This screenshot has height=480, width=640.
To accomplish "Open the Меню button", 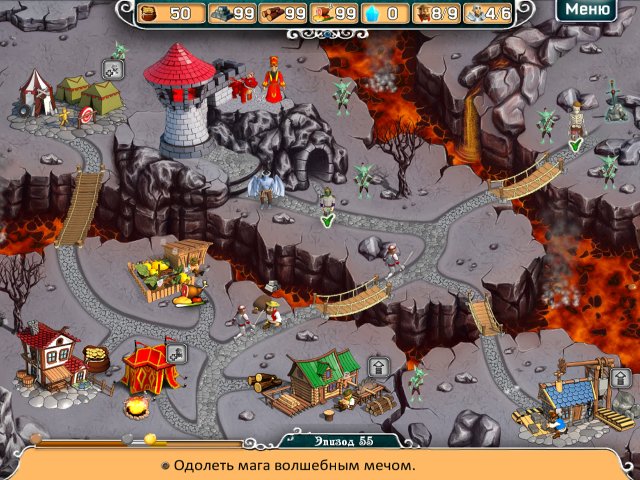I will [586, 11].
